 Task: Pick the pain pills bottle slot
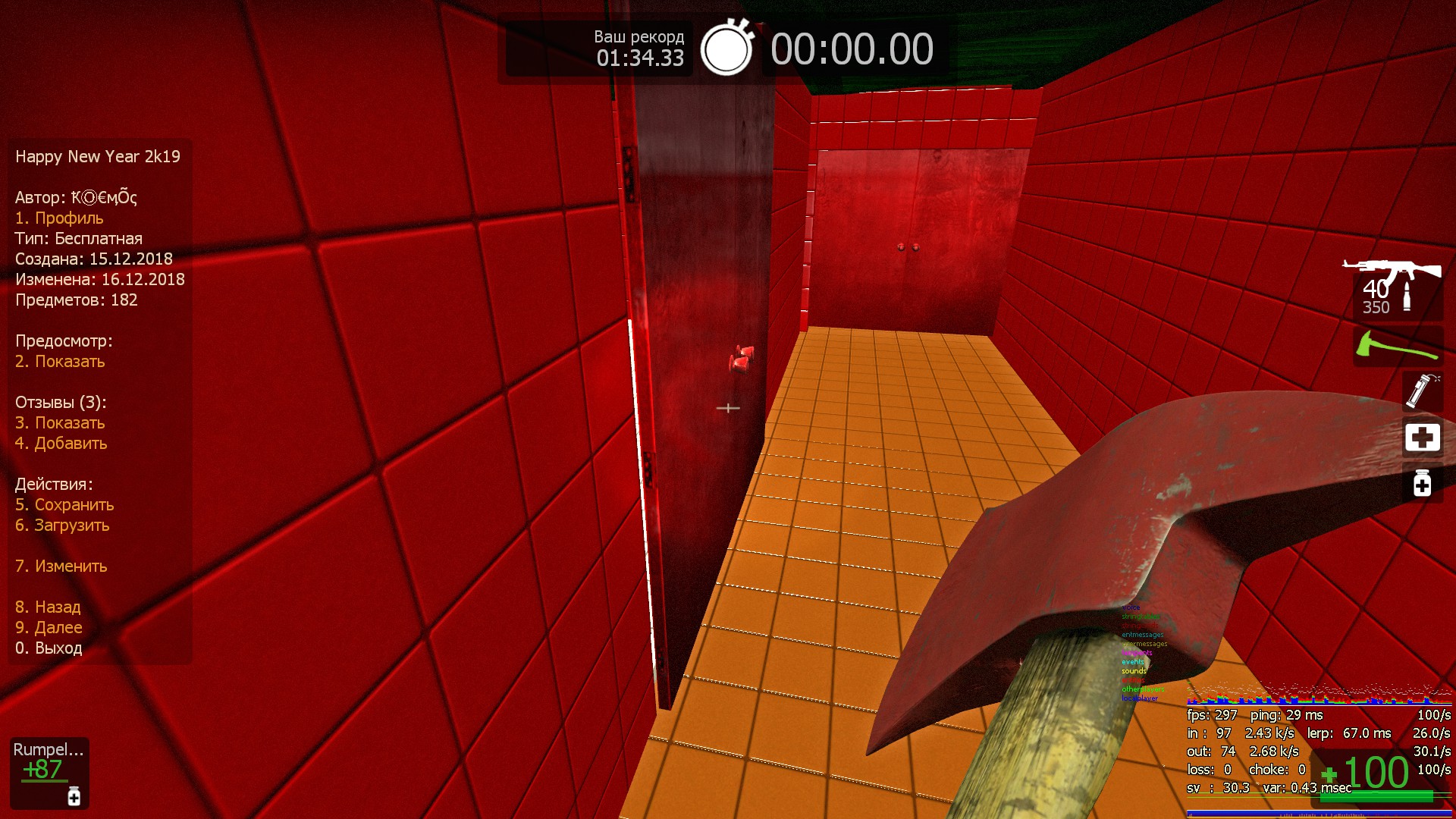(1422, 483)
